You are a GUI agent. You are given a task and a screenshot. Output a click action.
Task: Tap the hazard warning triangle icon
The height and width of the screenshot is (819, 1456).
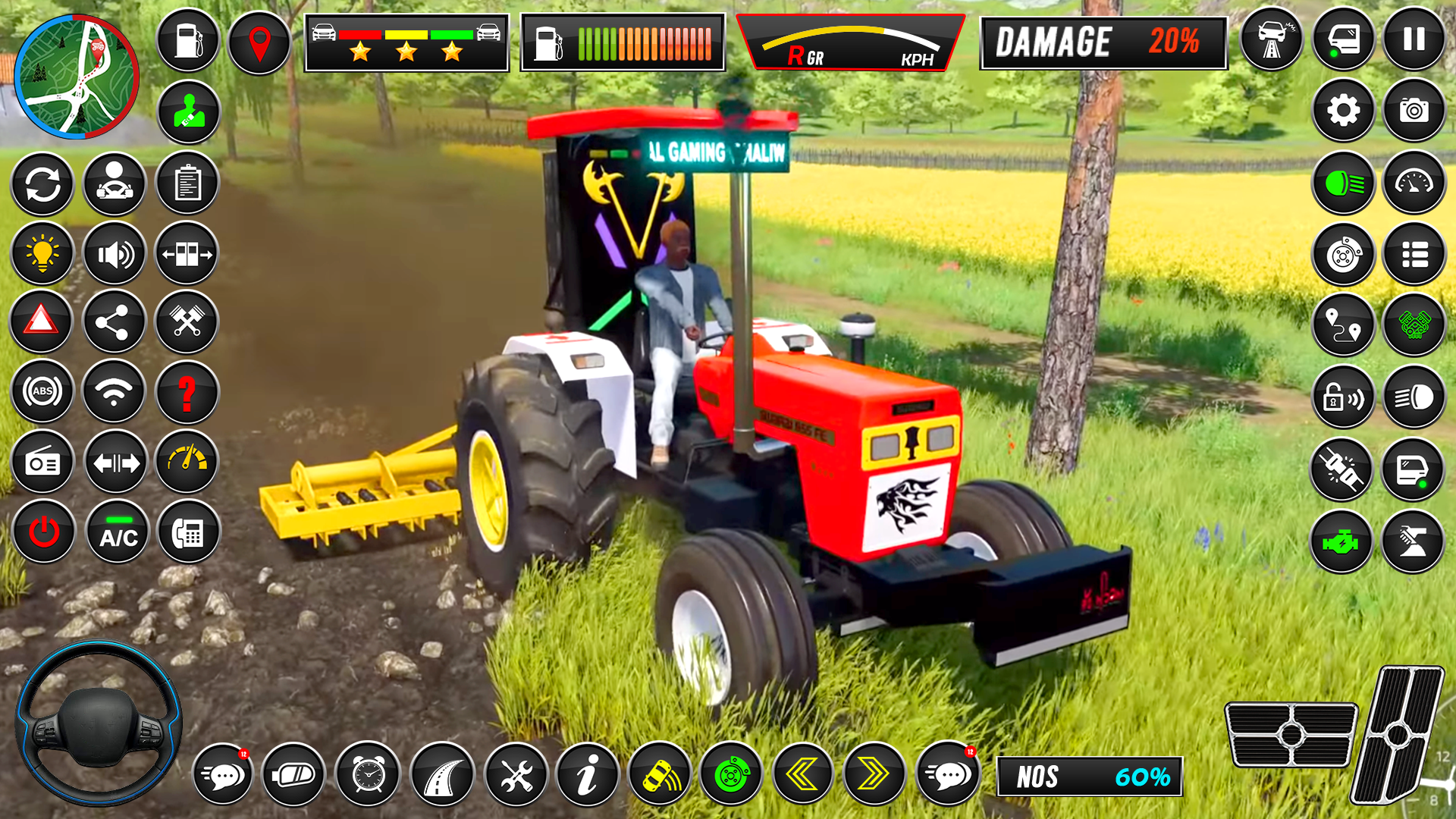point(42,322)
